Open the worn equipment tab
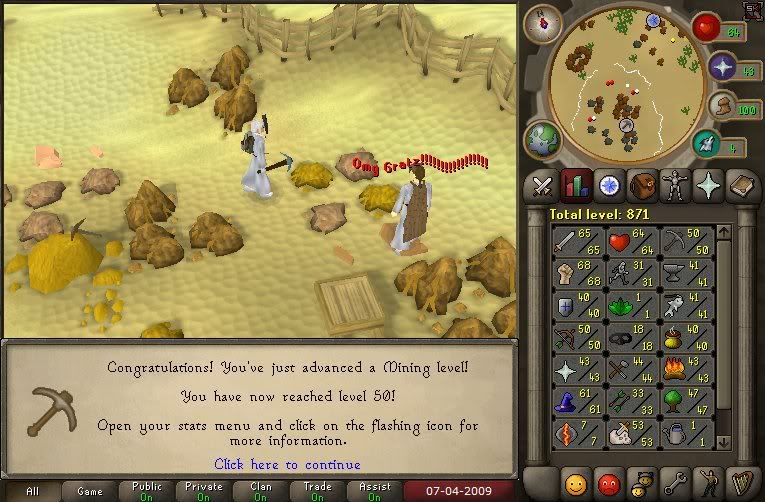Viewport: 765px width, 502px height. coord(674,185)
